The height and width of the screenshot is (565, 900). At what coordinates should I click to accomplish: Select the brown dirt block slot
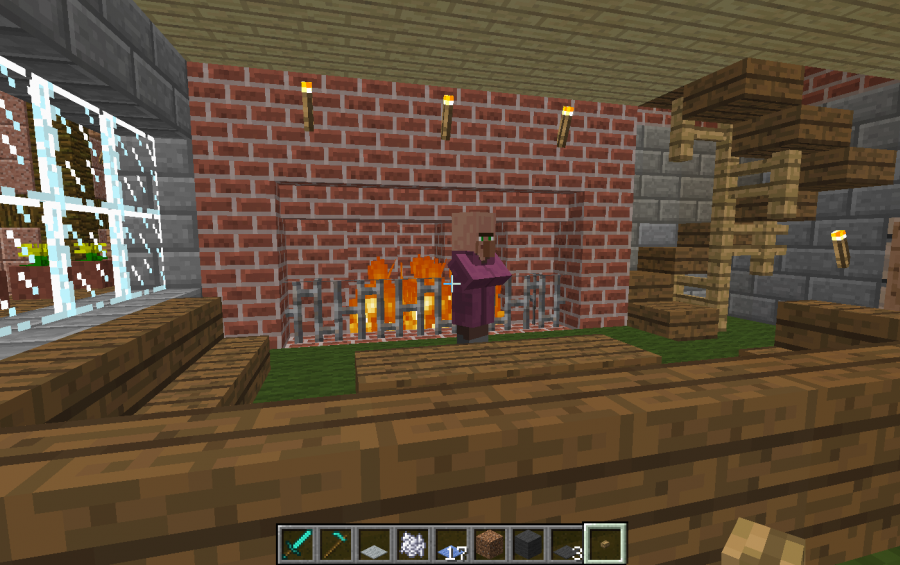488,543
